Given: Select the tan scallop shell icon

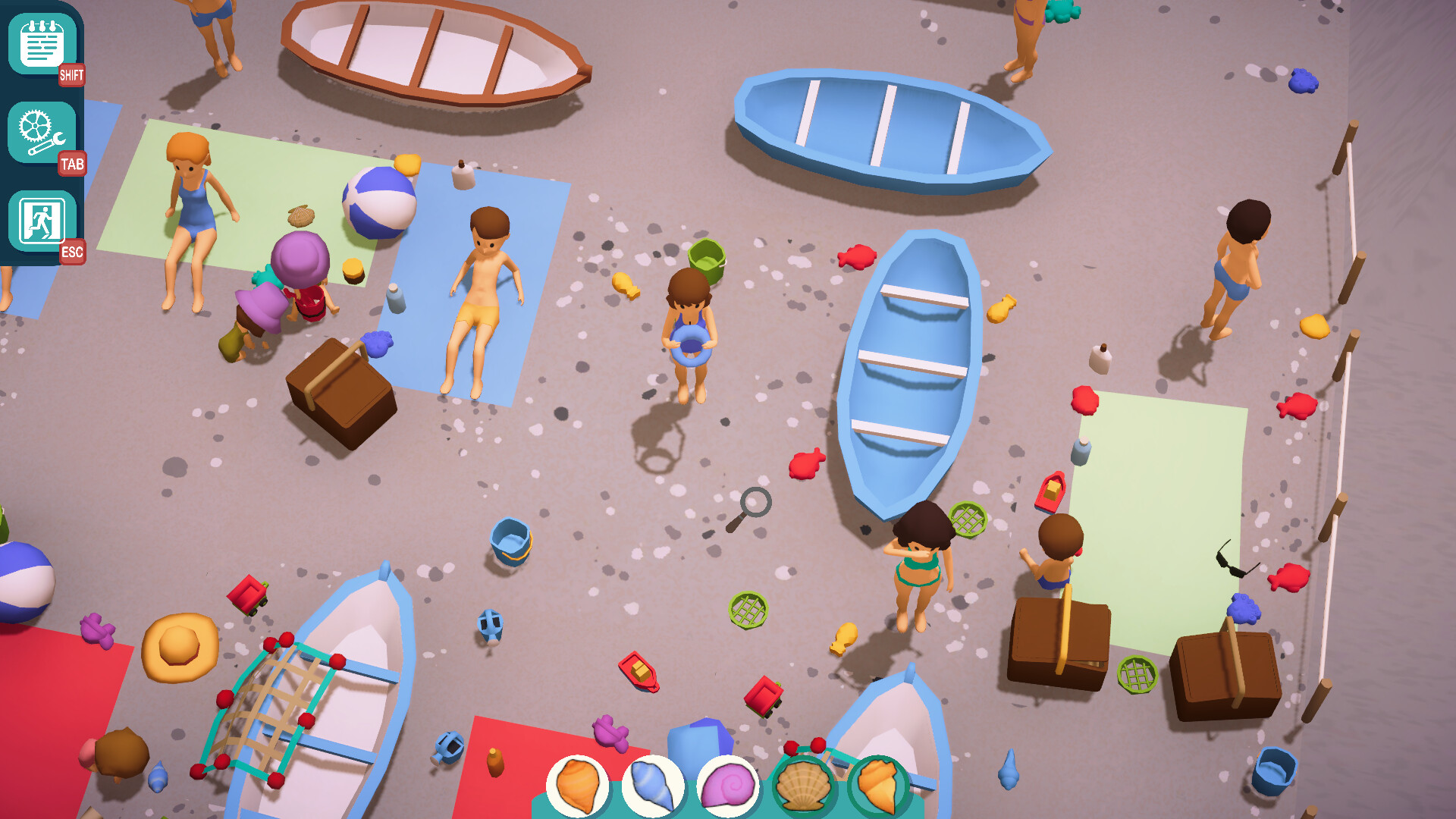Looking at the screenshot, I should (x=803, y=786).
